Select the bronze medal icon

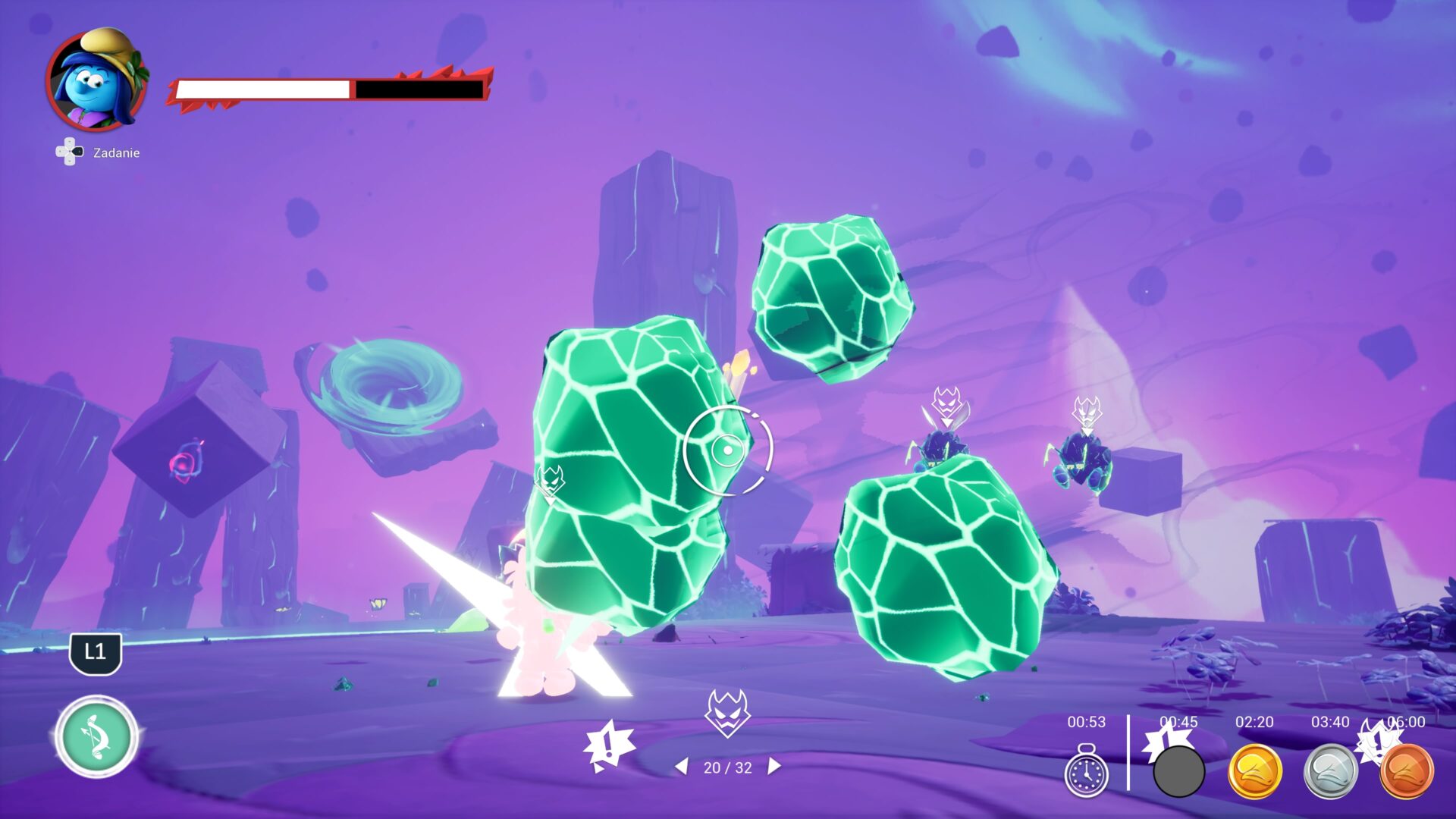point(1407,772)
